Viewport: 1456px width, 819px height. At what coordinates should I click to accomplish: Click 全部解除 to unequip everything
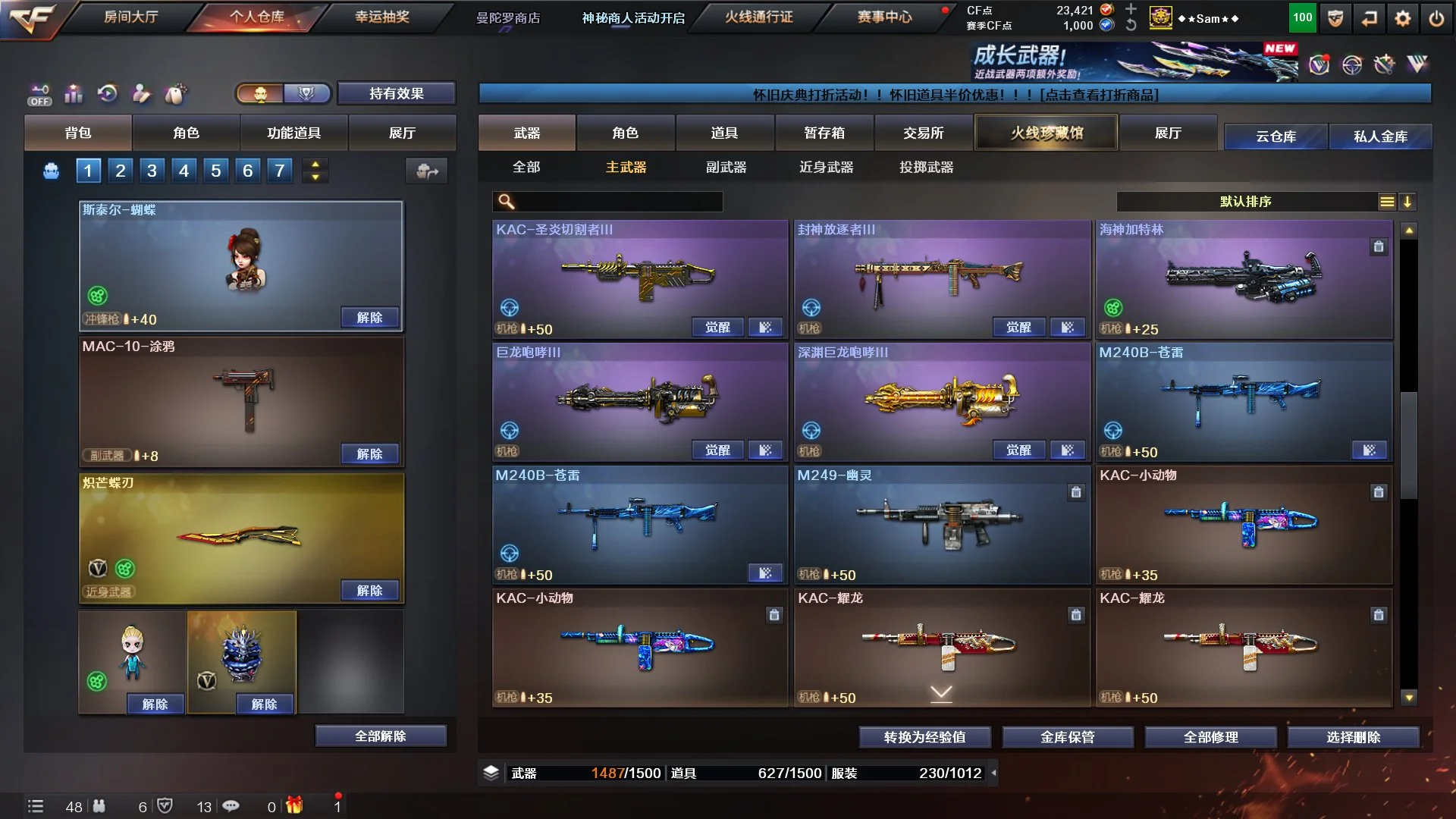tap(380, 736)
